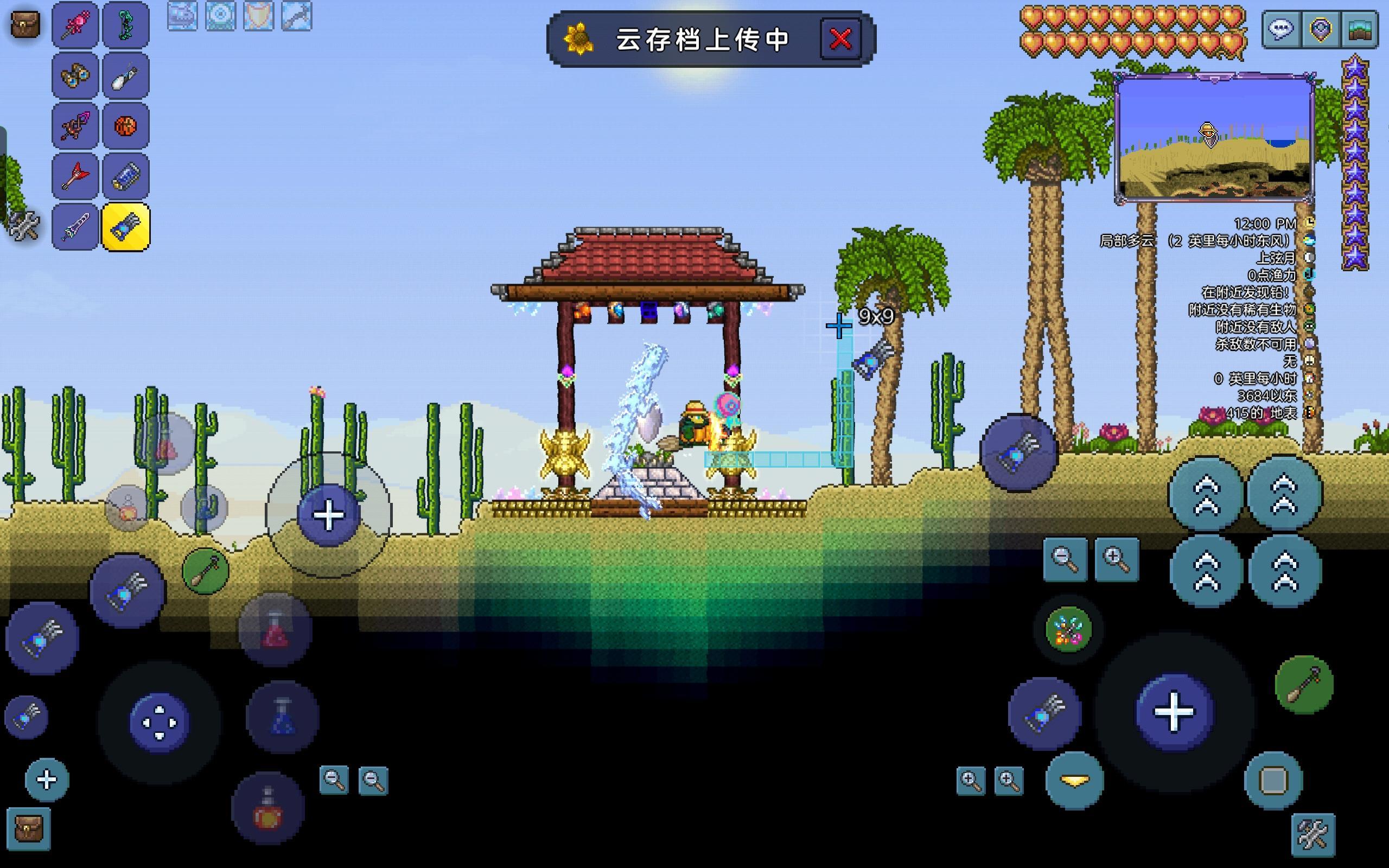
Task: Tap the chat speech bubble icon
Action: pyautogui.click(x=1281, y=30)
